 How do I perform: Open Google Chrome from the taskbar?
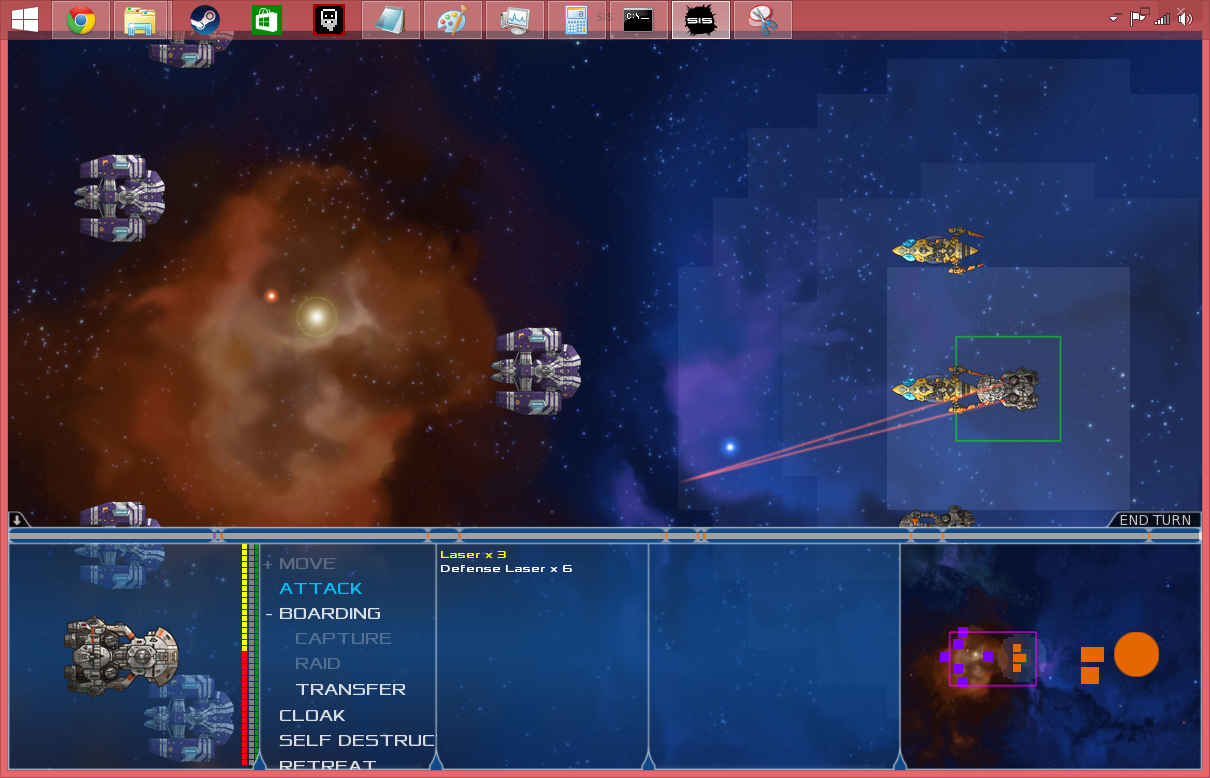(81, 20)
